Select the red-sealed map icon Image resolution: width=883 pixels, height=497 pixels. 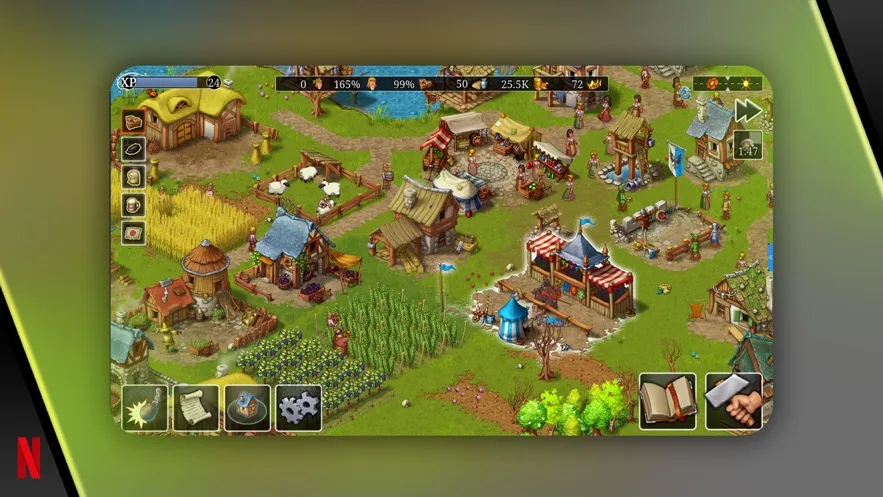click(134, 233)
